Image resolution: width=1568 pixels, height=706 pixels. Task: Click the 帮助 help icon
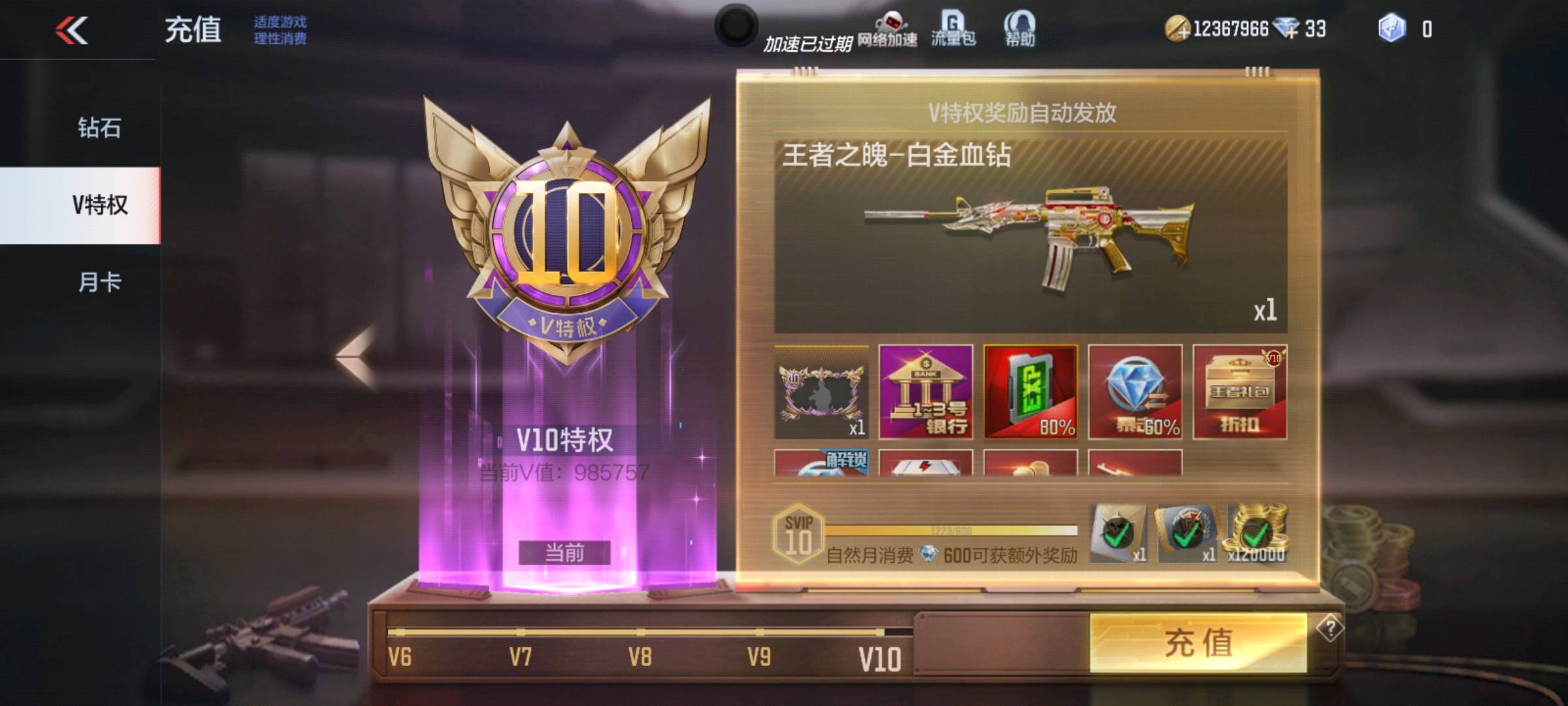(x=1019, y=29)
